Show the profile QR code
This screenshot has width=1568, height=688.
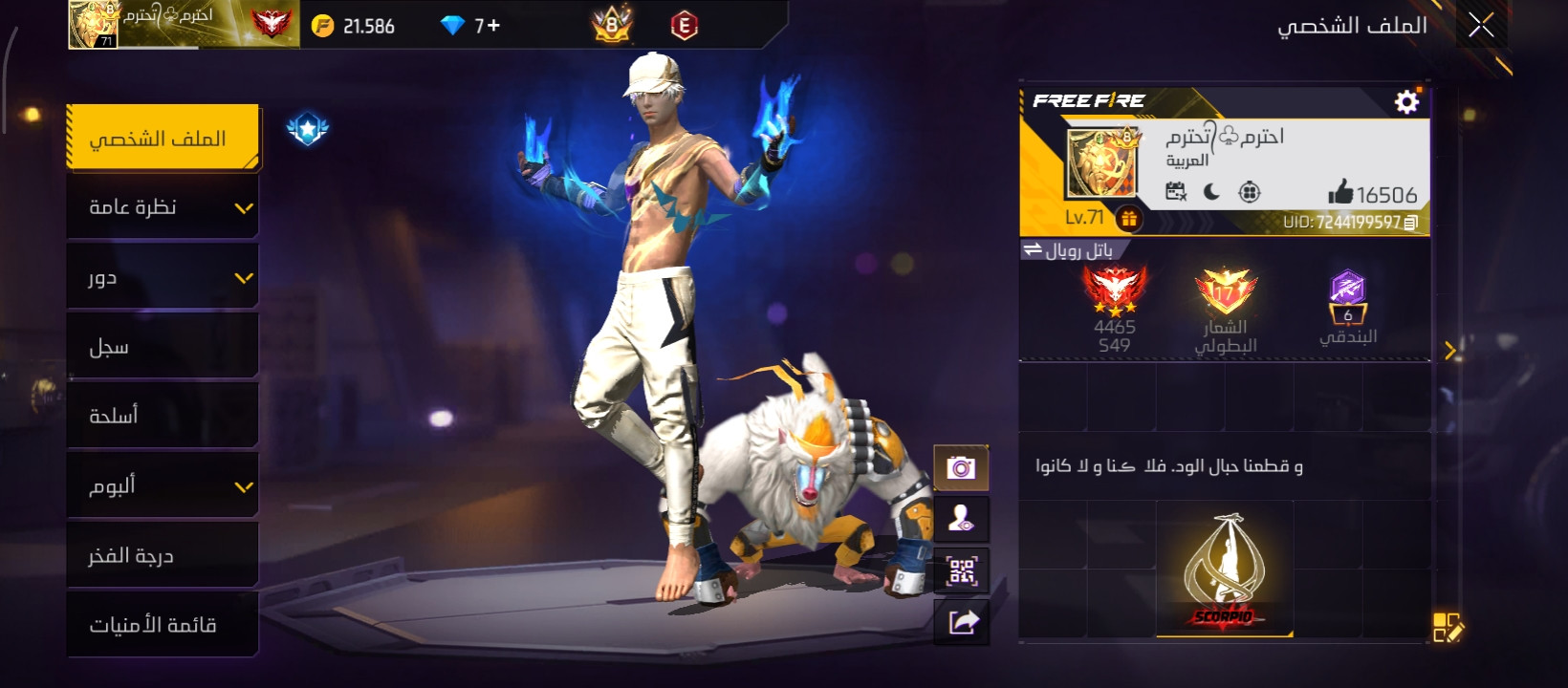pos(961,571)
